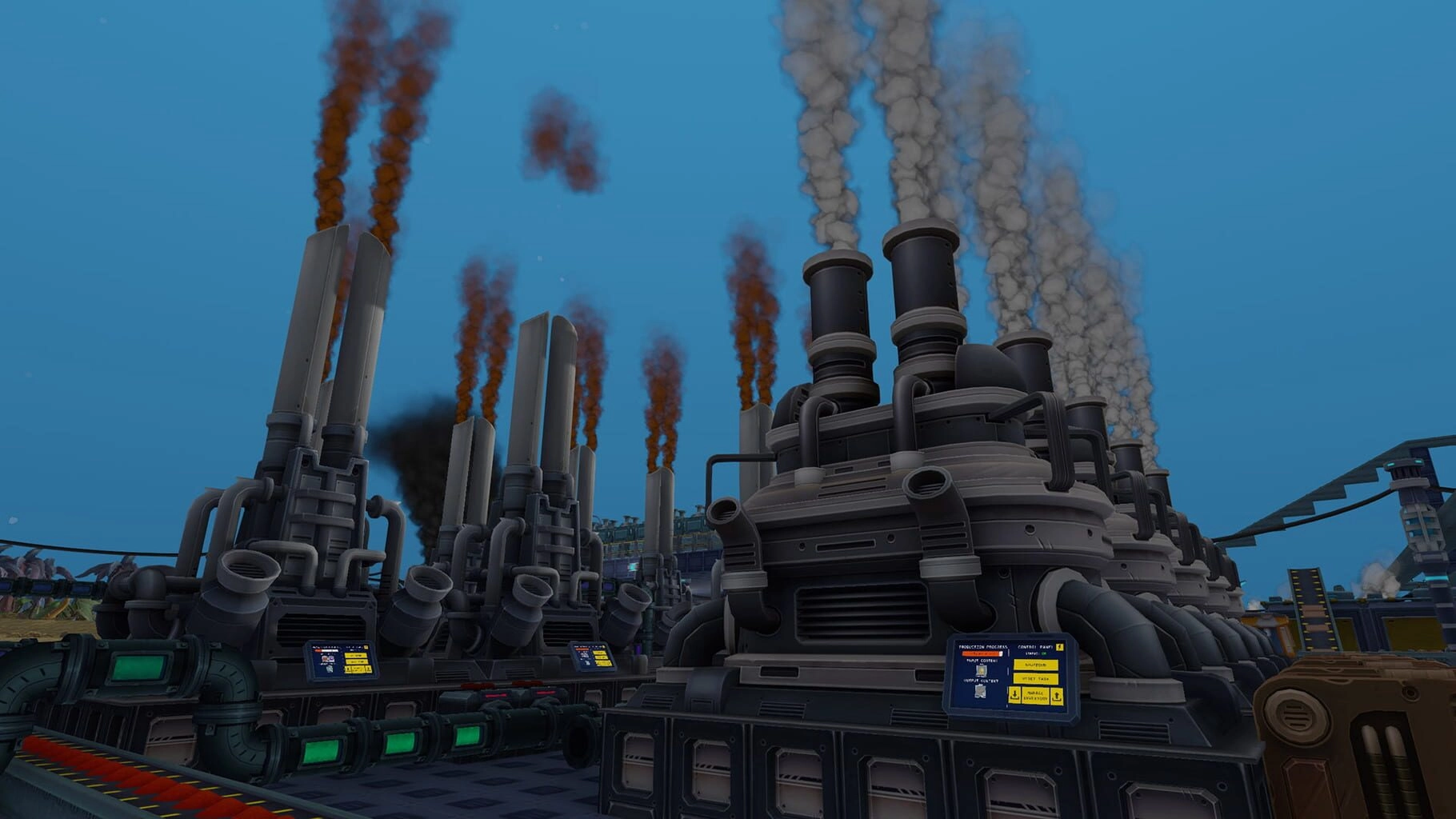Toggle the lightning bolt power icon on the largest panel
The width and height of the screenshot is (1456, 819).
[1060, 646]
